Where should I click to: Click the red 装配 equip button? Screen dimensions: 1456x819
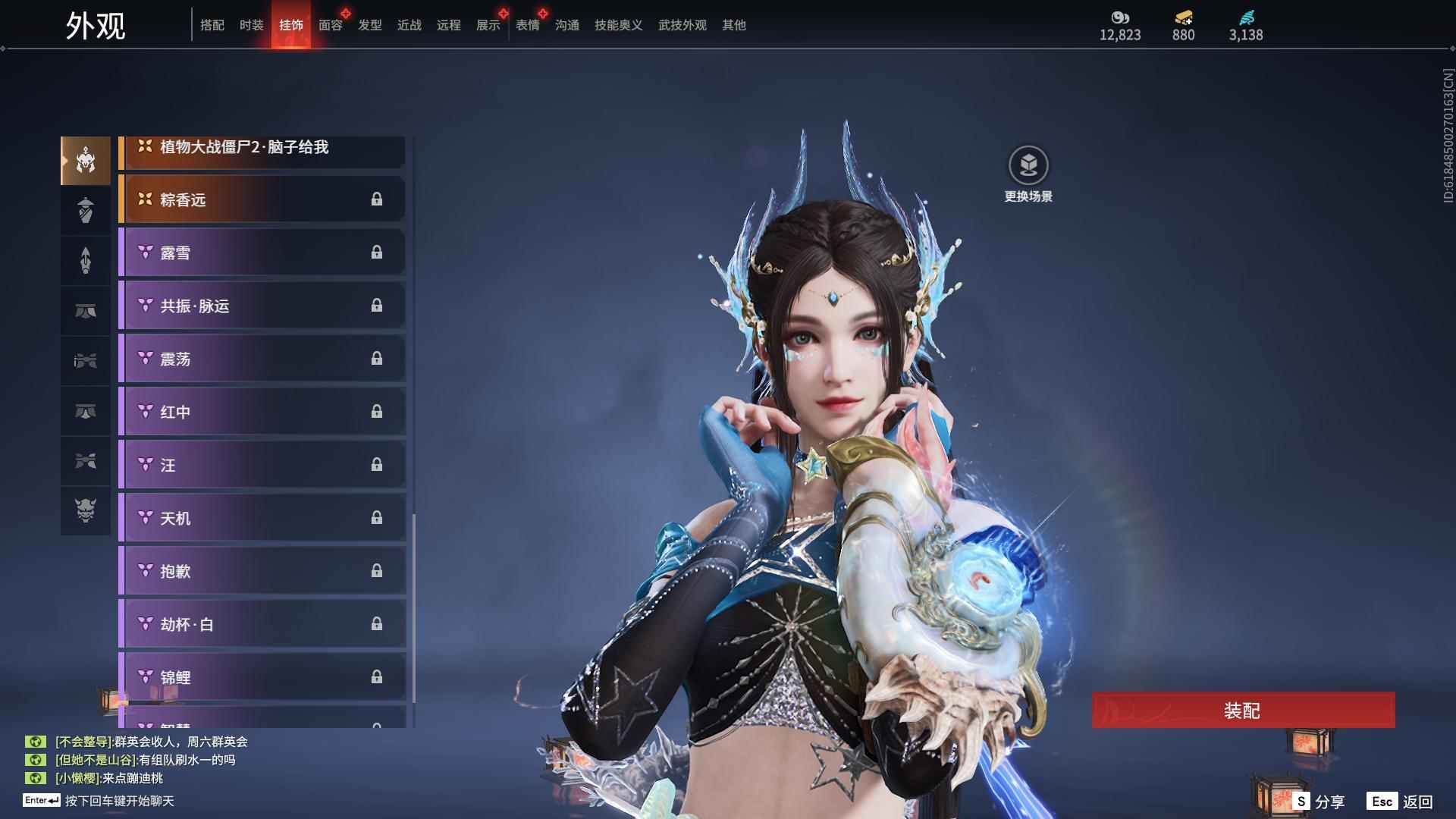click(x=1242, y=710)
